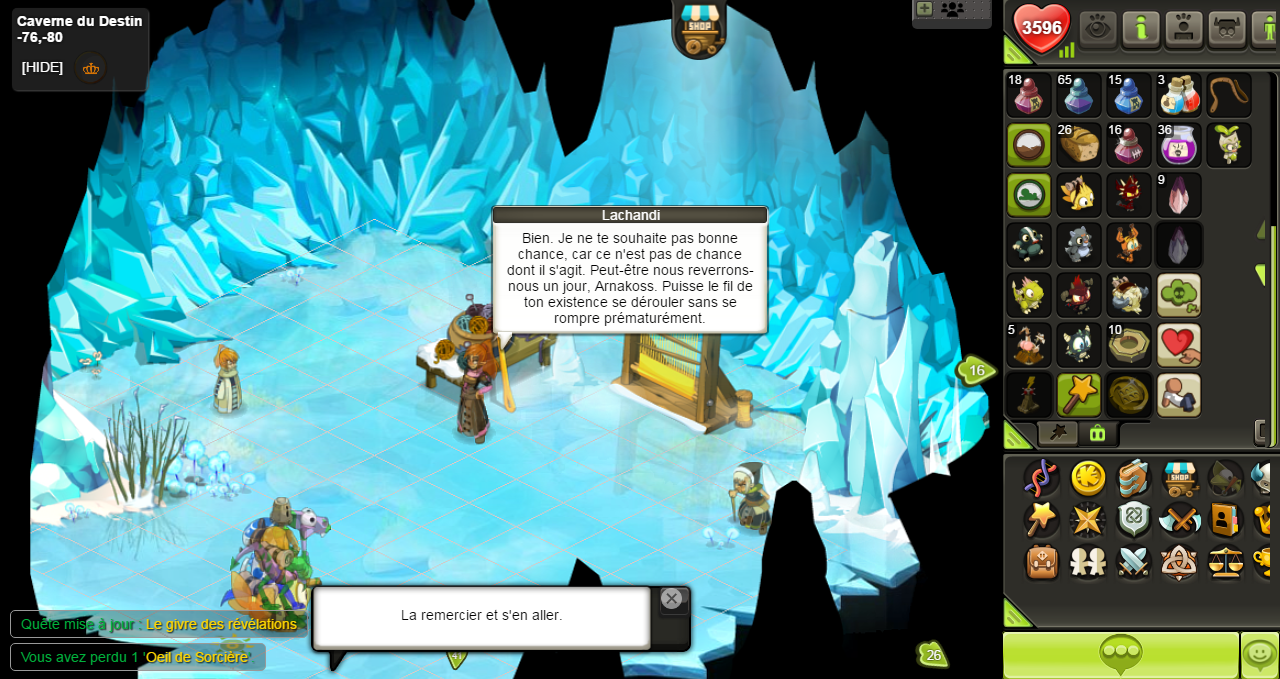Activate the sitting character emote
1280x679 pixels.
[1179, 395]
